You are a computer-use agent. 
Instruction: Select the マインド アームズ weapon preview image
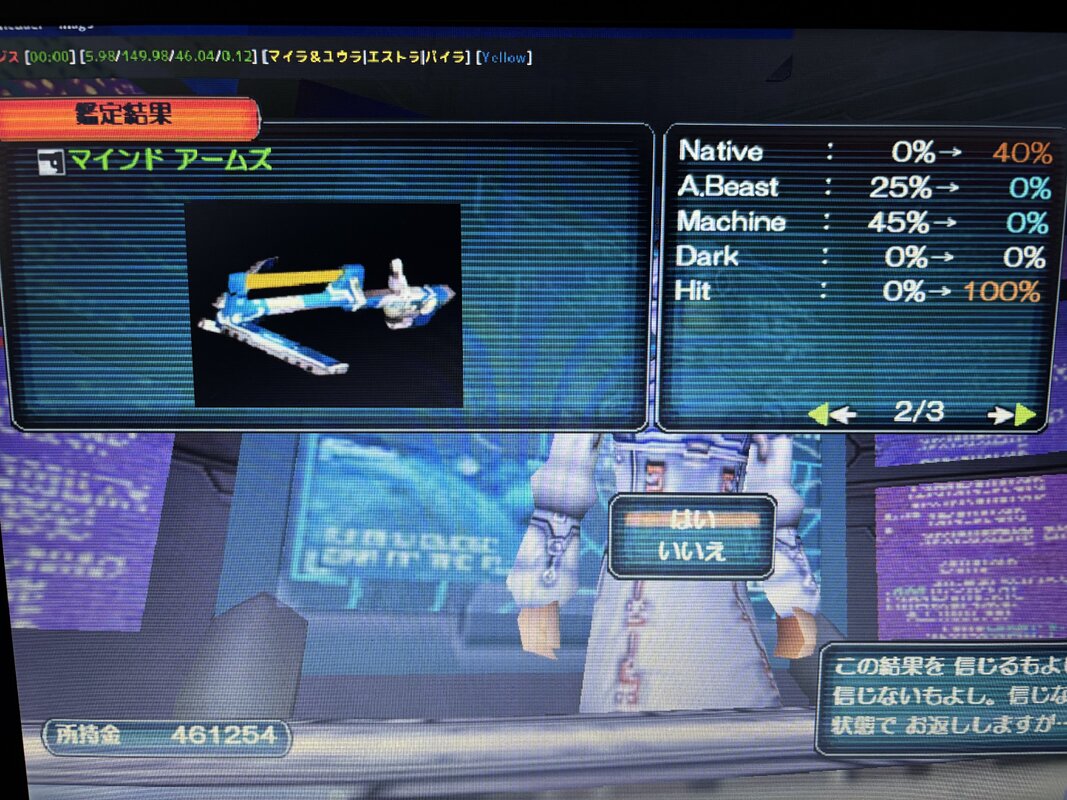[324, 305]
